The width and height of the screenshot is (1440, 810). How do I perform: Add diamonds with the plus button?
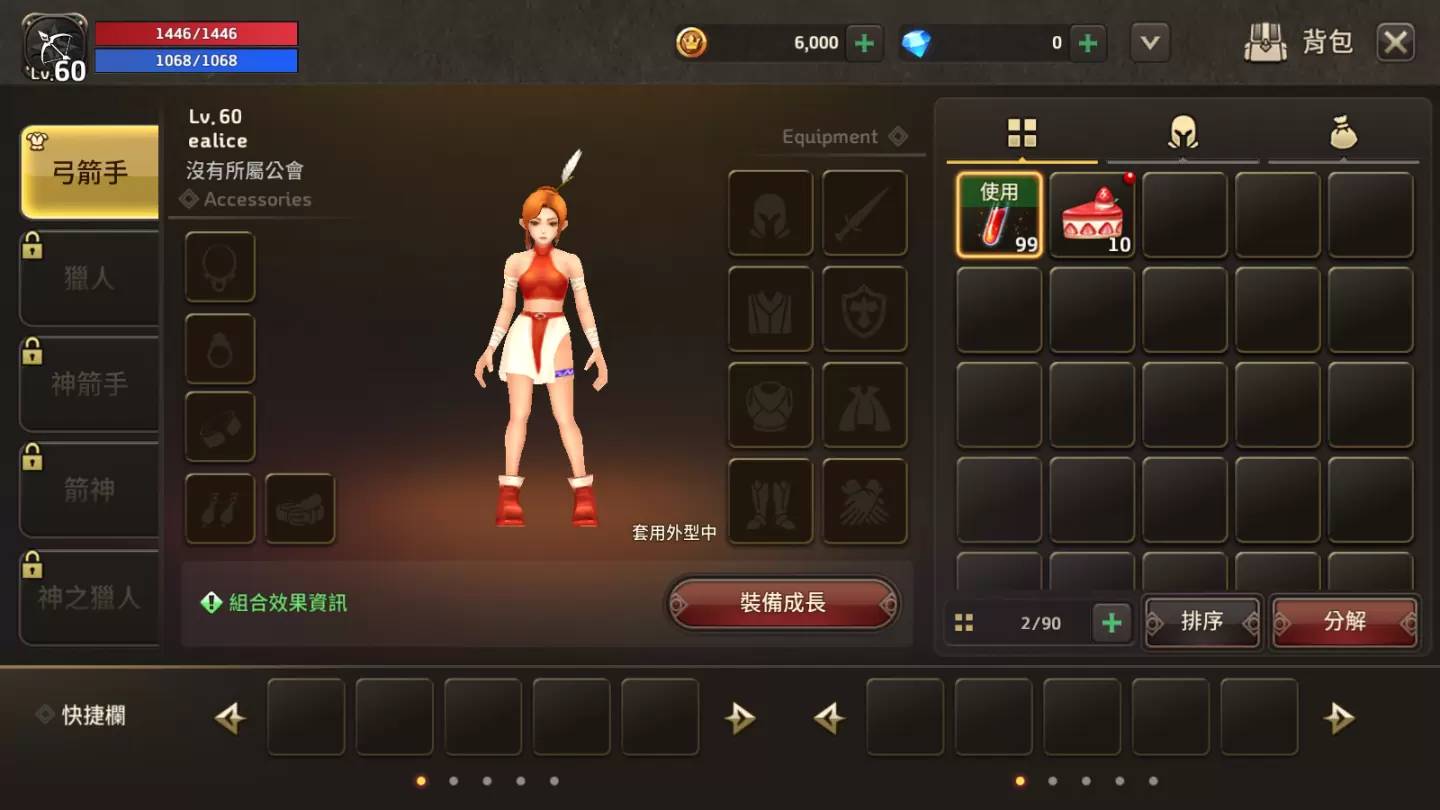pyautogui.click(x=1088, y=43)
